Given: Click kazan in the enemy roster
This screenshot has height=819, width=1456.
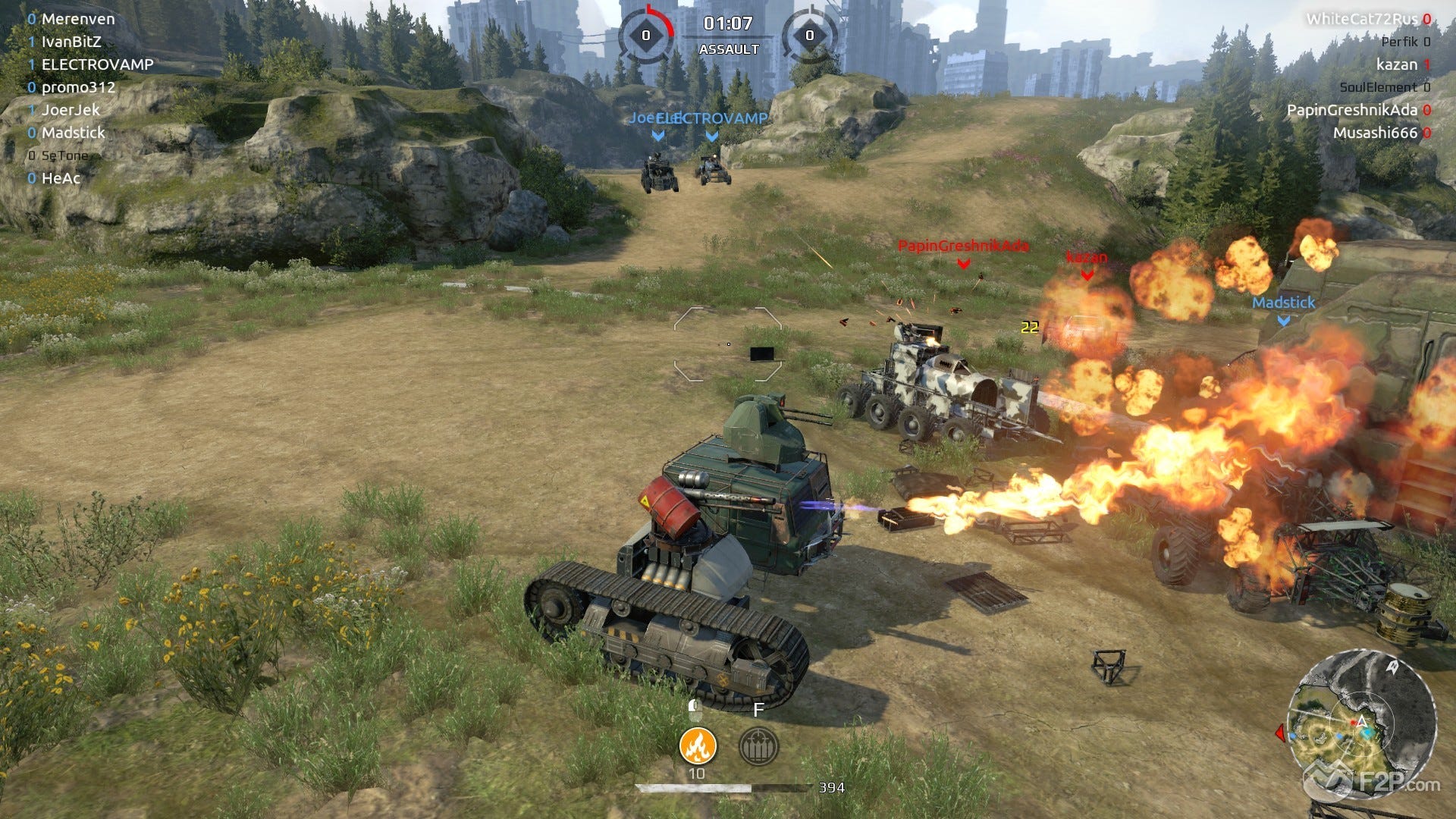Looking at the screenshot, I should (1396, 64).
